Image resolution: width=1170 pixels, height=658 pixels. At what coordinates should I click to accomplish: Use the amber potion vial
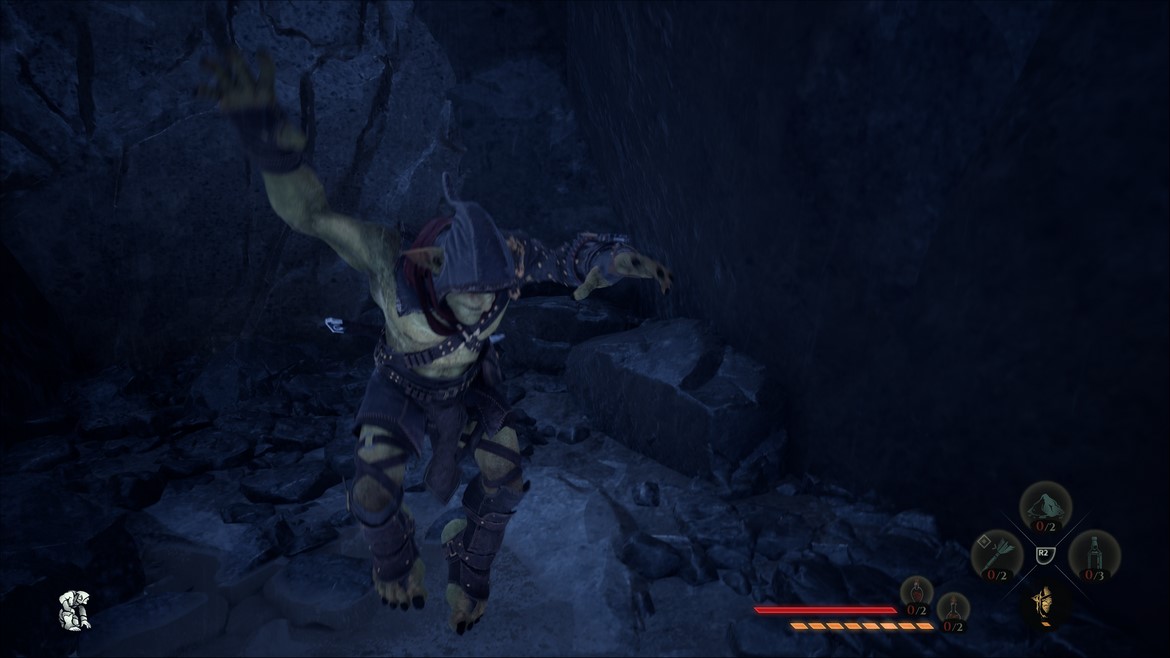pyautogui.click(x=953, y=609)
